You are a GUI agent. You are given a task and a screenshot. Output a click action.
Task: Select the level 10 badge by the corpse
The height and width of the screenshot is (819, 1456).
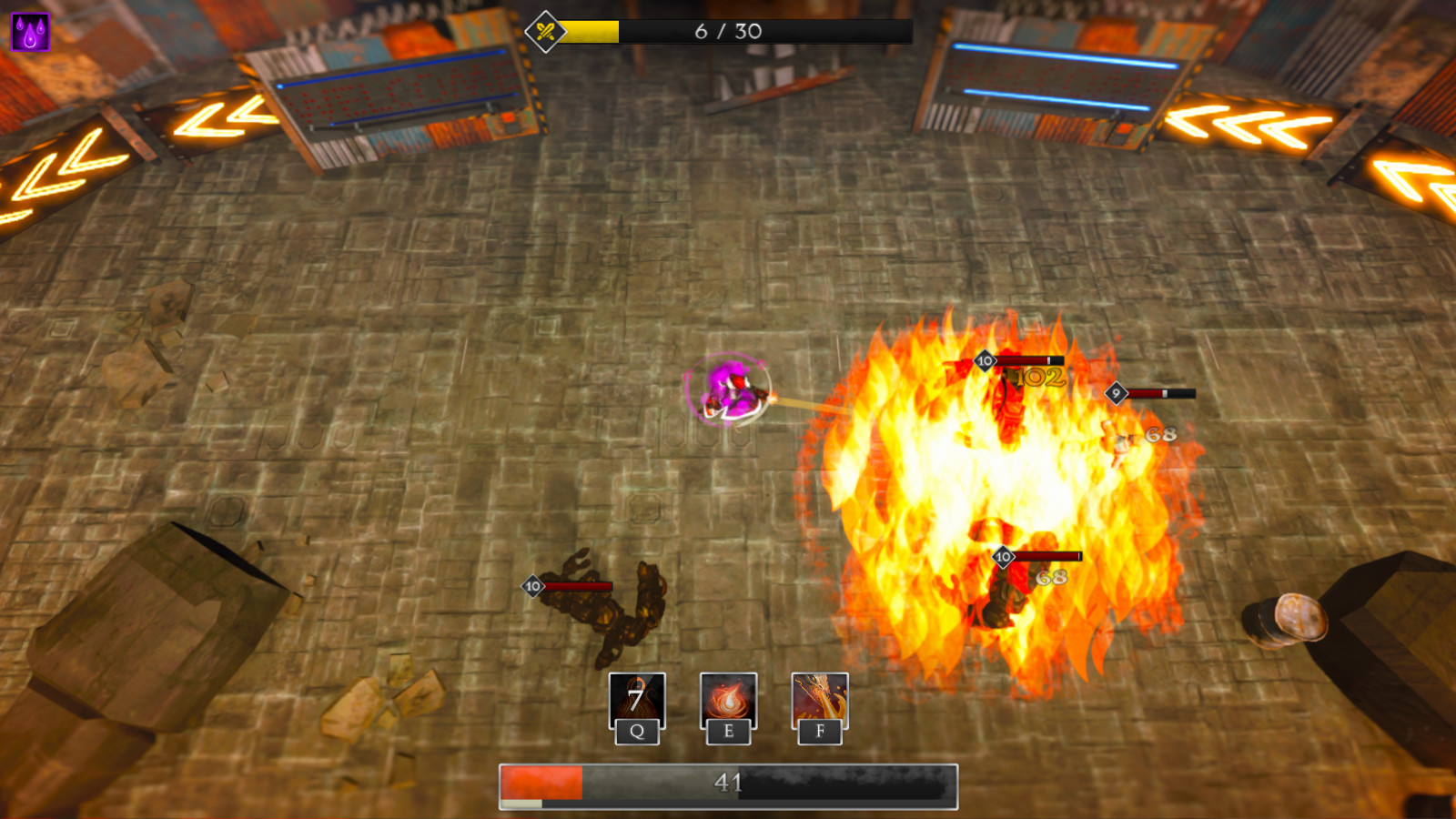coord(533,586)
